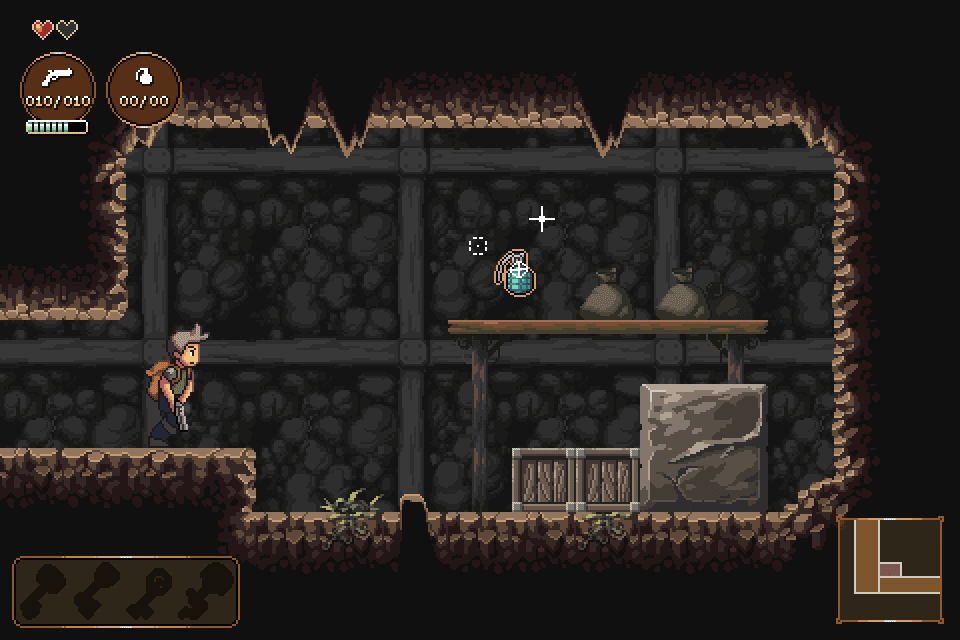Click the empty key collection panel
This screenshot has height=640, width=960.
(x=126, y=591)
